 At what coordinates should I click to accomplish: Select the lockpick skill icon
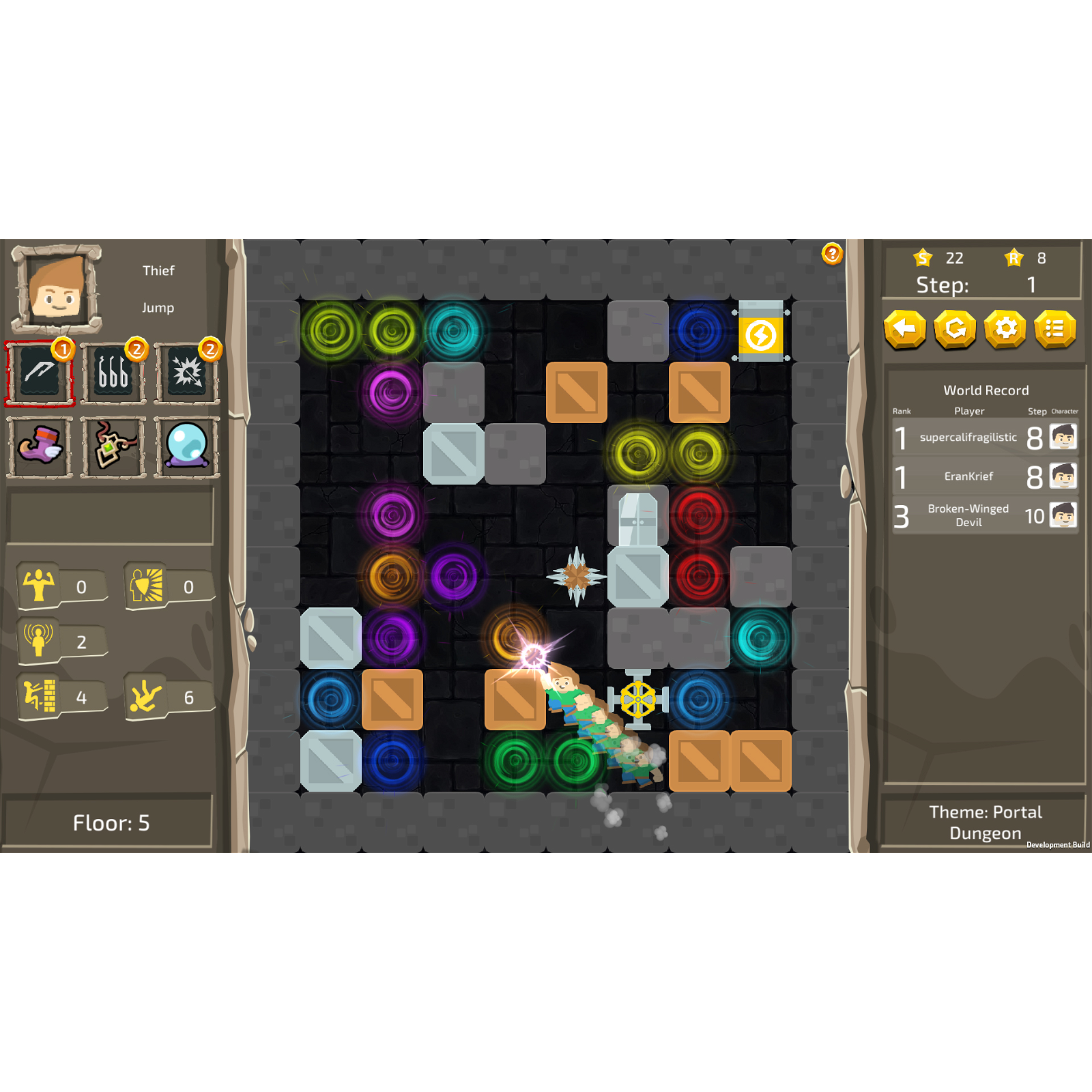pos(113,372)
